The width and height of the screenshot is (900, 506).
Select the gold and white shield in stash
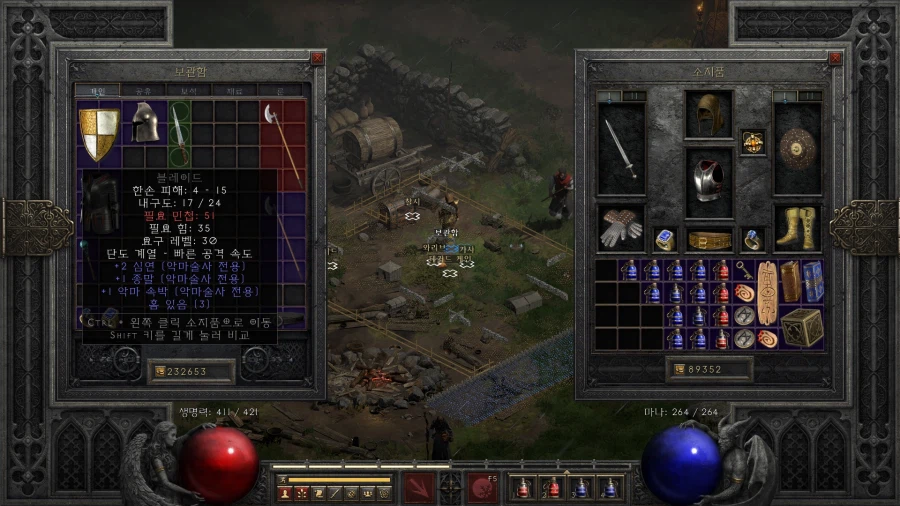[98, 133]
